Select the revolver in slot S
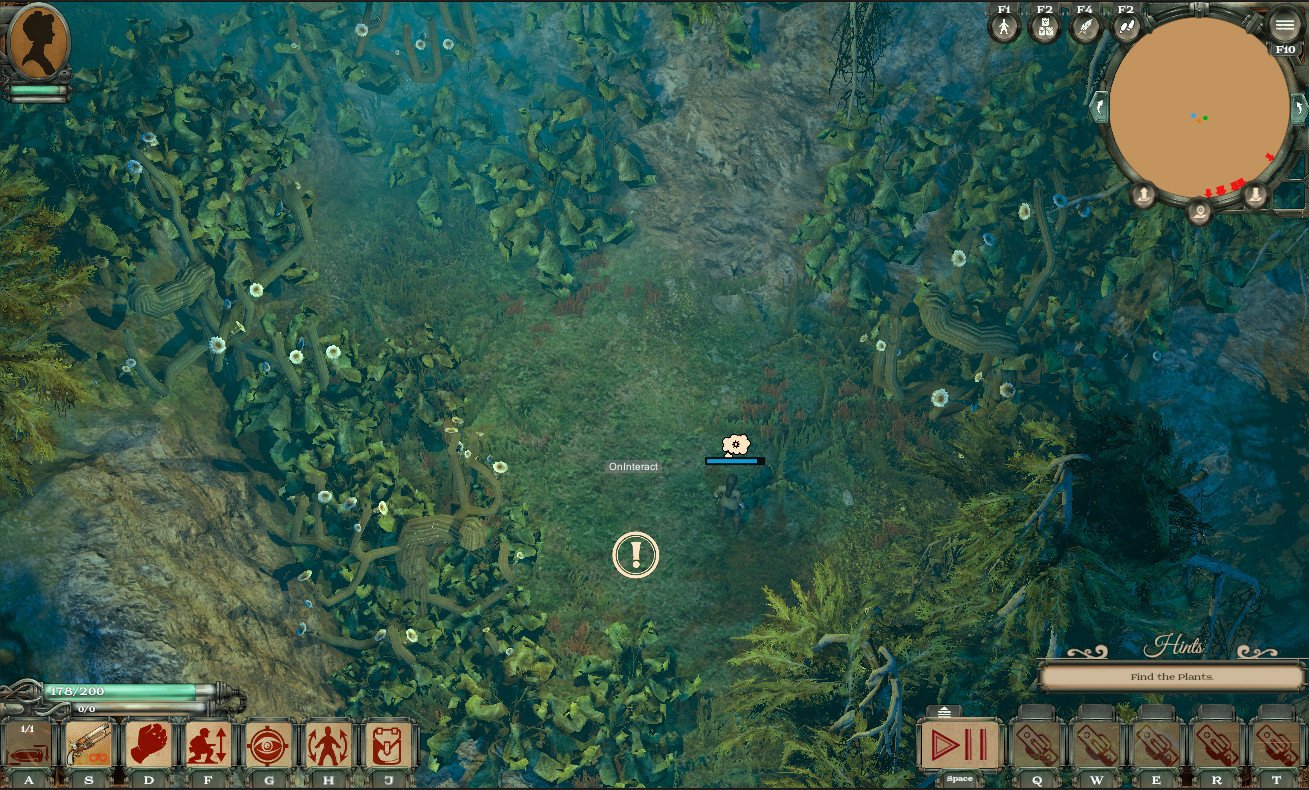Image resolution: width=1309 pixels, height=790 pixels. 88,744
